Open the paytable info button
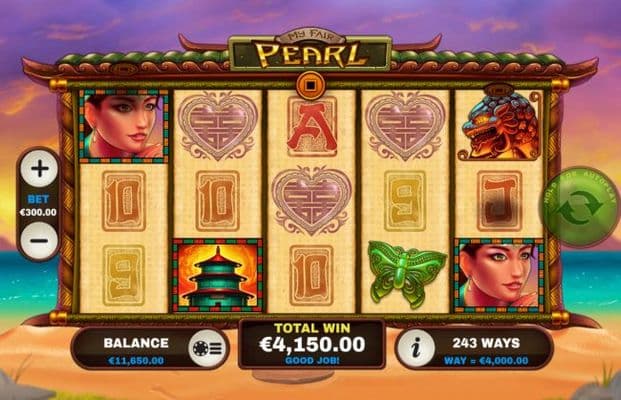The image size is (621, 400). (417, 349)
